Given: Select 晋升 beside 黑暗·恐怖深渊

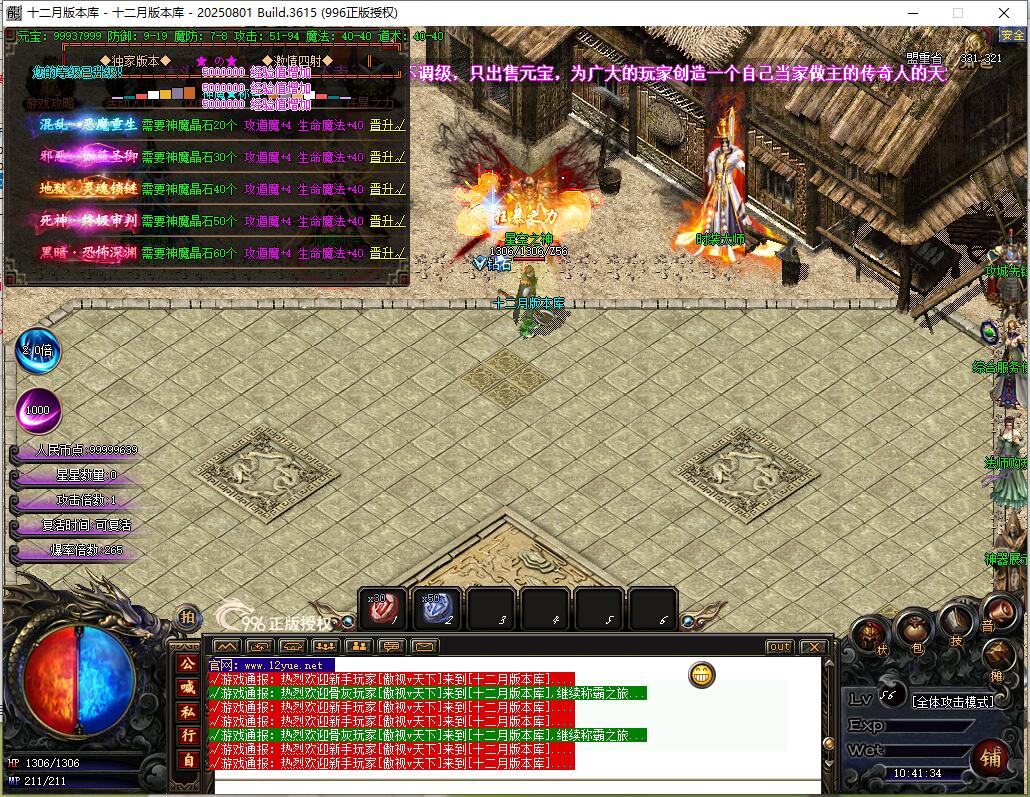Looking at the screenshot, I should pos(387,253).
